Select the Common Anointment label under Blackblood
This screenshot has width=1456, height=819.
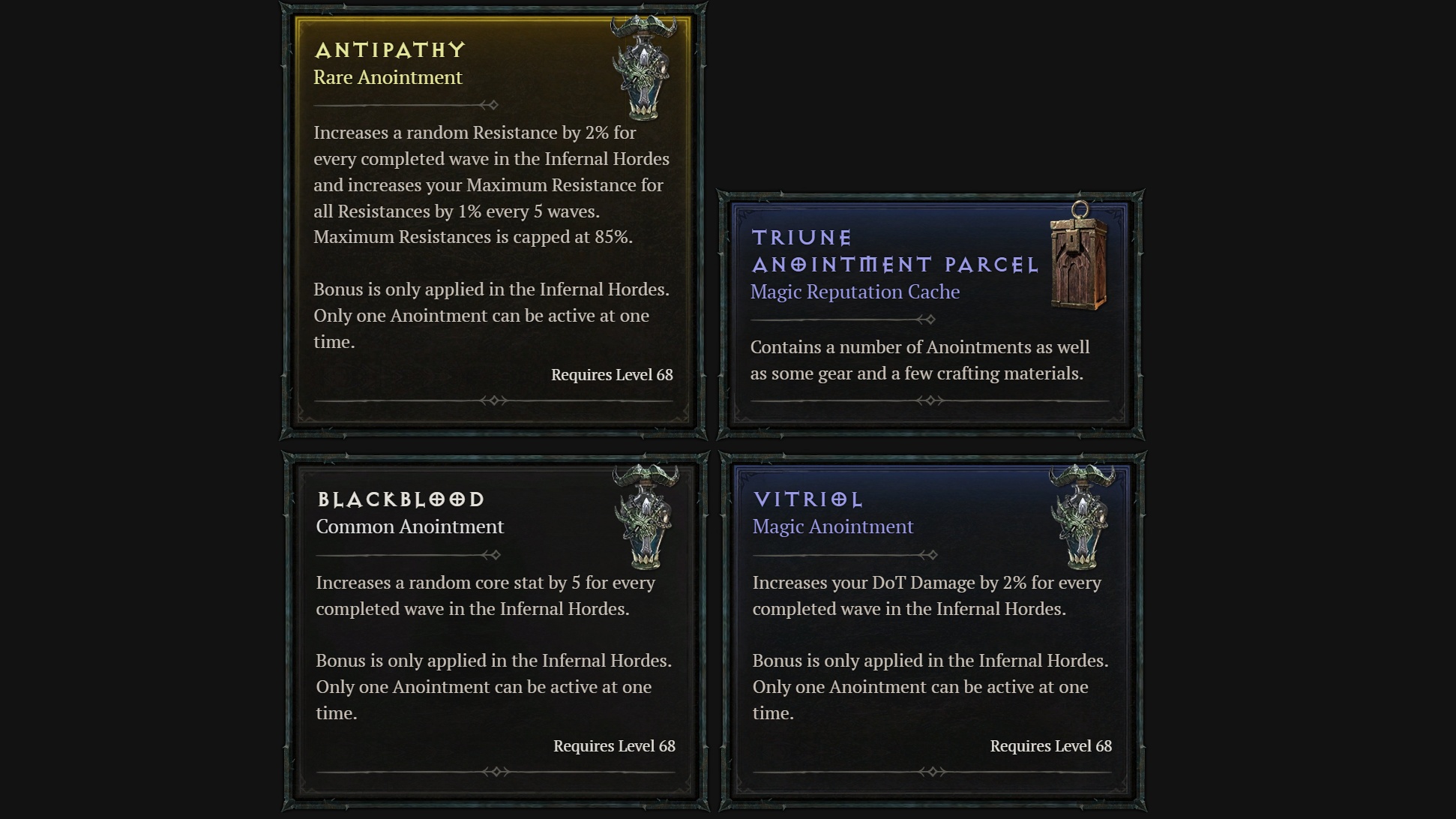click(x=410, y=526)
